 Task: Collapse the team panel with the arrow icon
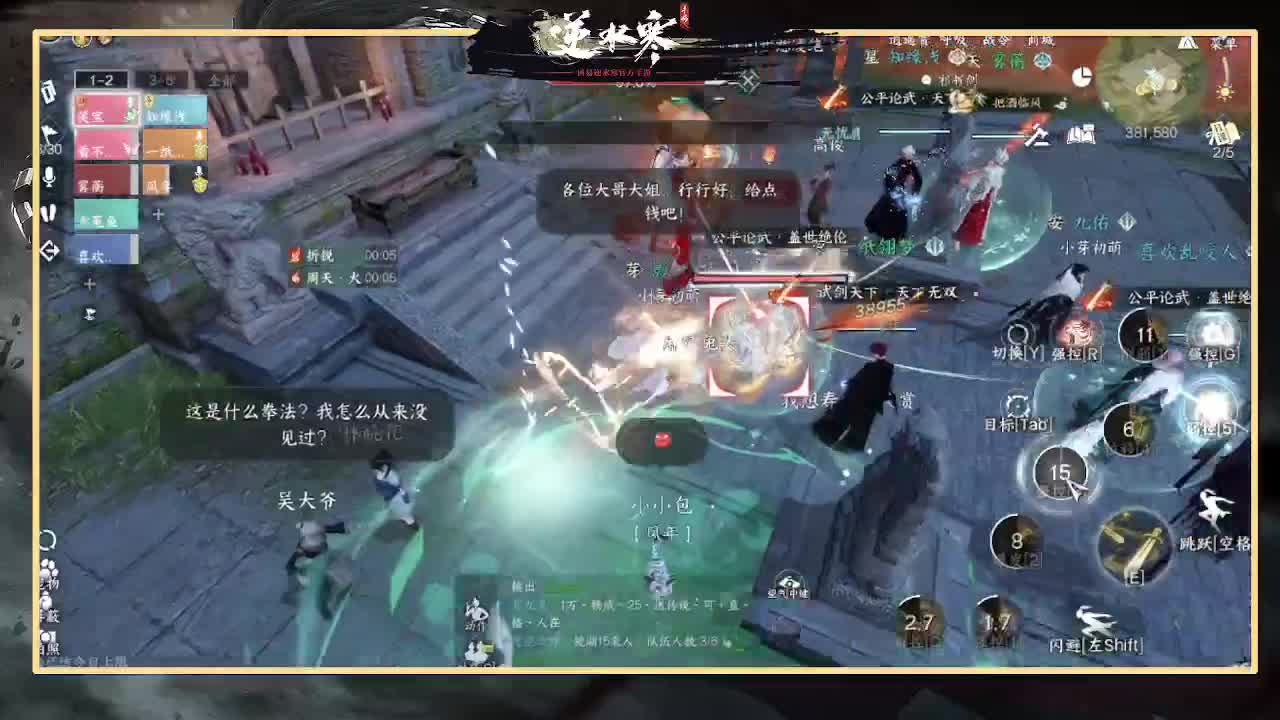pos(50,248)
